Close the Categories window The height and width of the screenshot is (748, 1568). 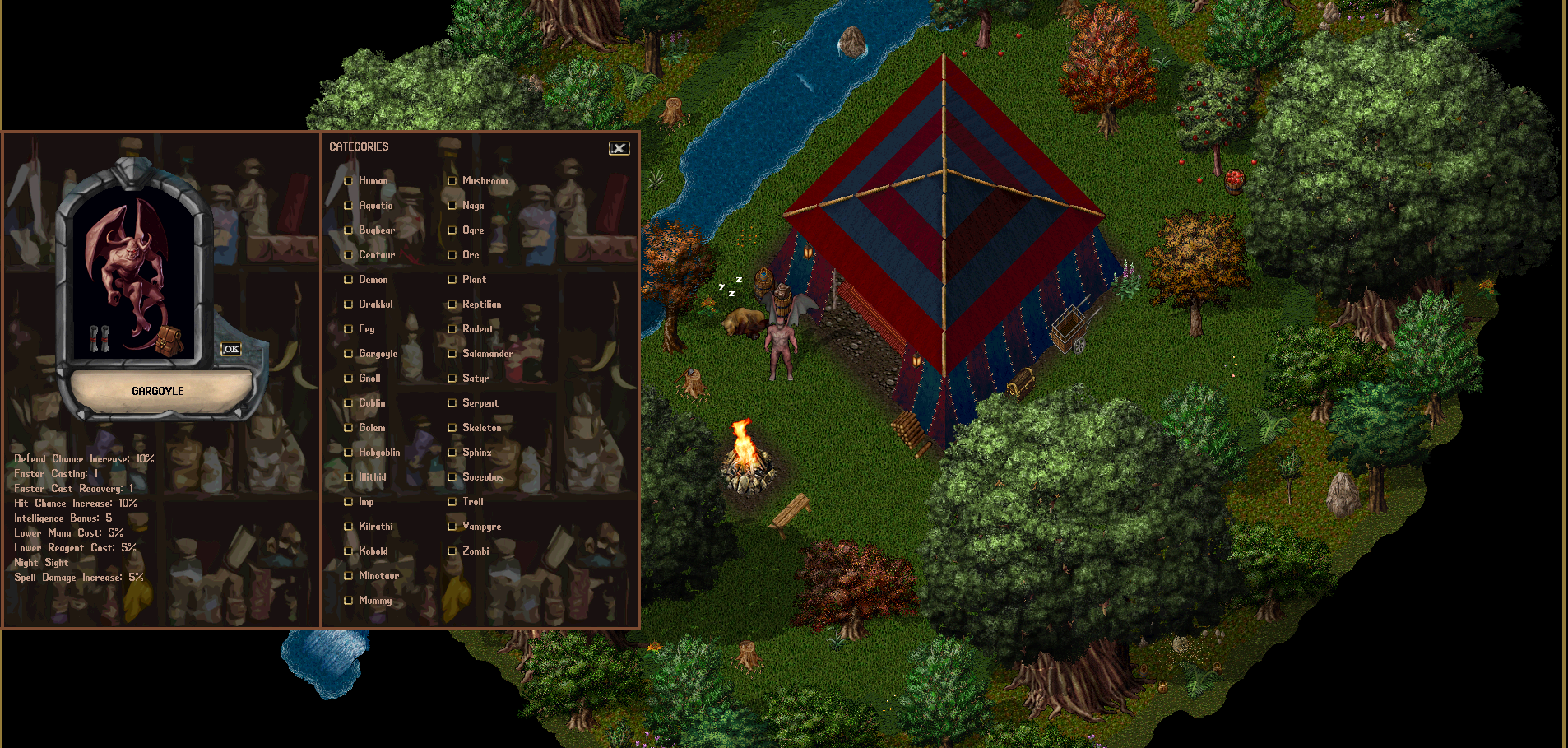pos(619,148)
